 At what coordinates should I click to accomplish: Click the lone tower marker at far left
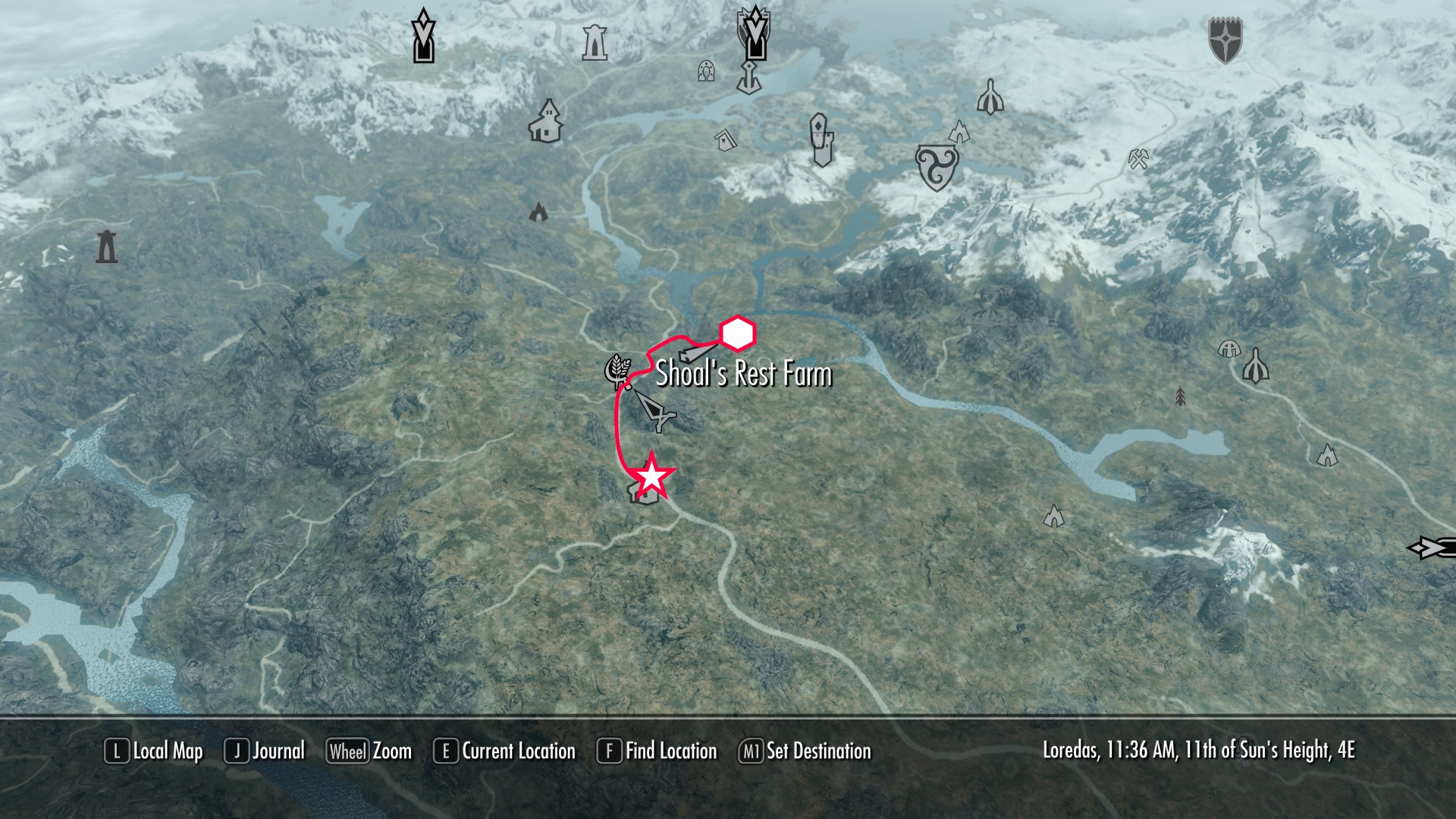click(x=107, y=246)
